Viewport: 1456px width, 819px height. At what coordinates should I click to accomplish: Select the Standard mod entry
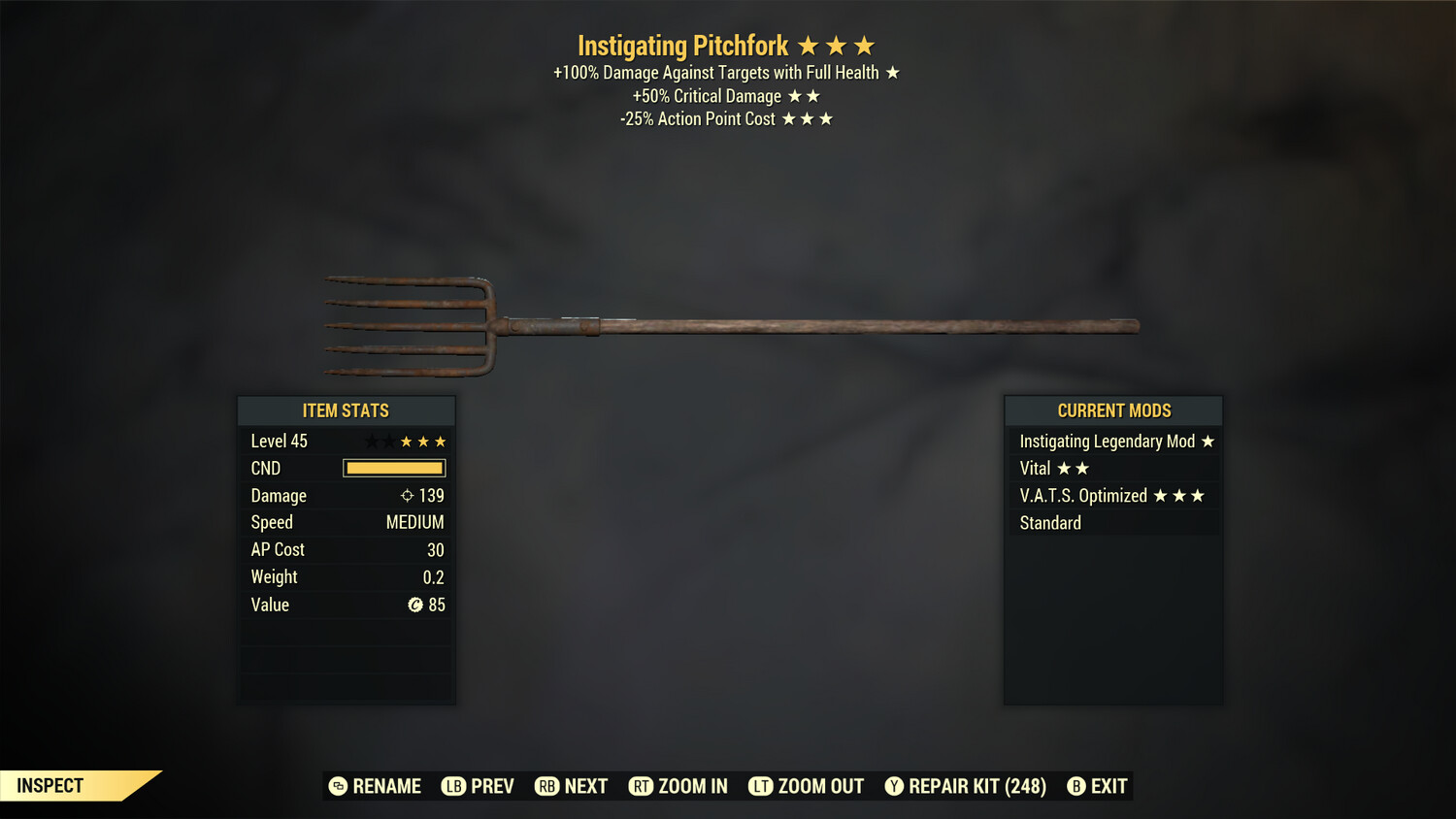pos(1113,523)
